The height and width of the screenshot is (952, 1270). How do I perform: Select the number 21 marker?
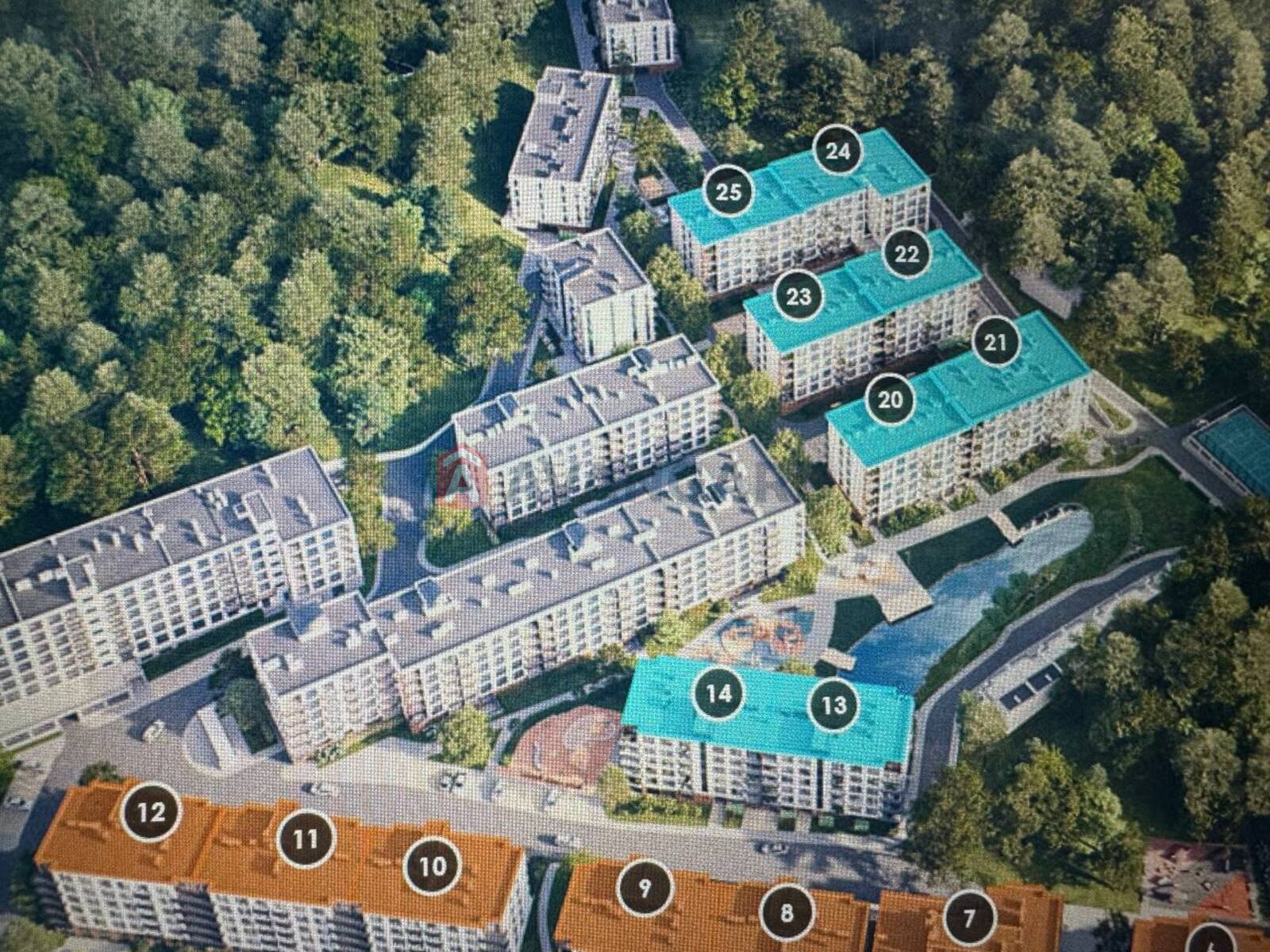coord(995,342)
